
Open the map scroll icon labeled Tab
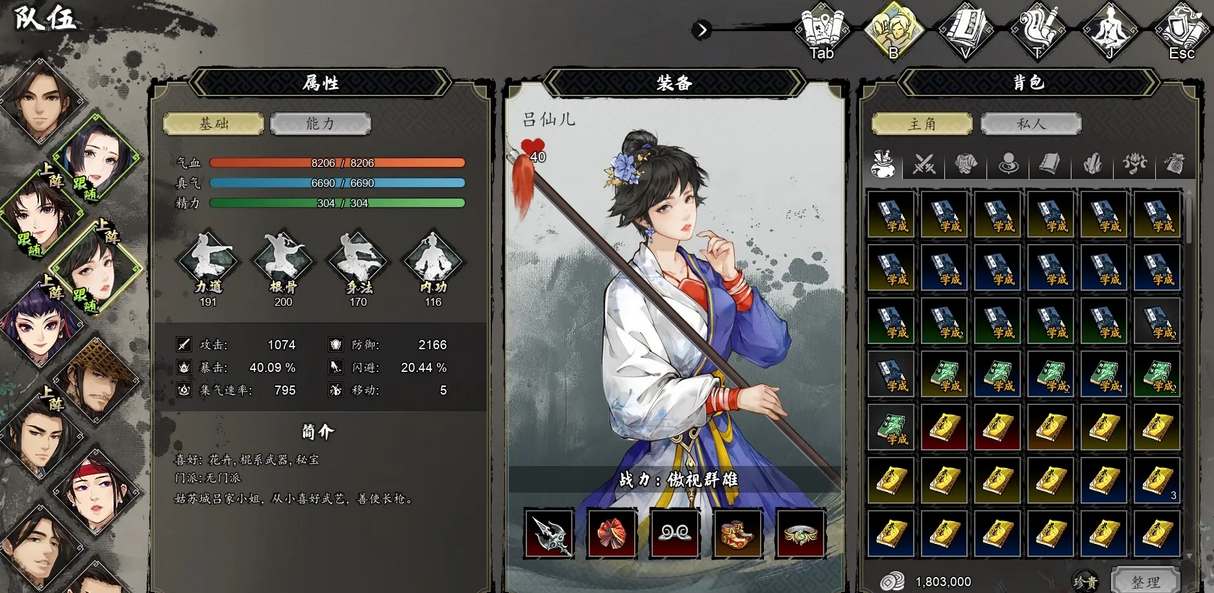click(822, 30)
